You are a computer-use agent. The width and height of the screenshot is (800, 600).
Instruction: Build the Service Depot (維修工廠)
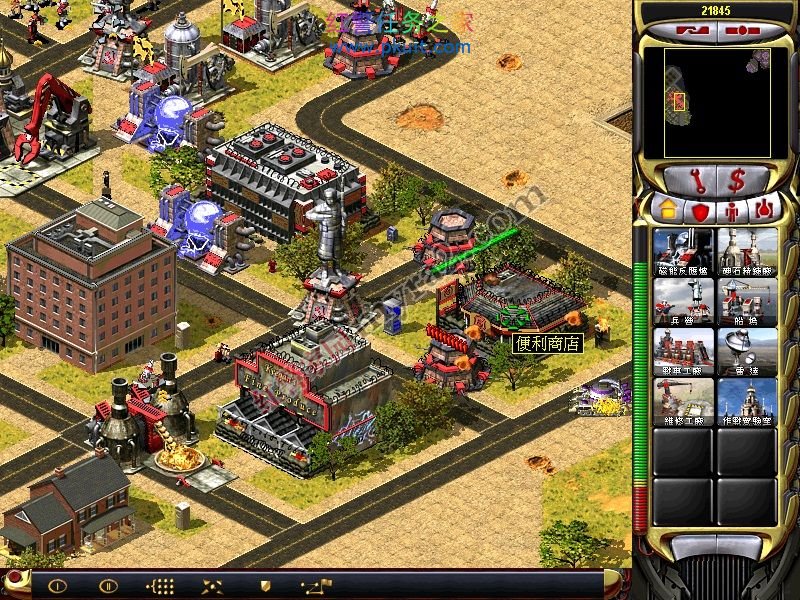tap(683, 402)
